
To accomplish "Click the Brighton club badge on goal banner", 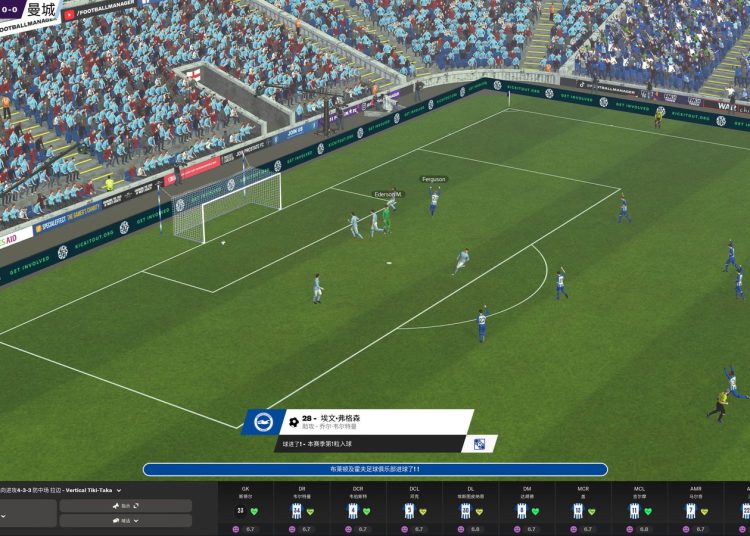I will point(263,422).
